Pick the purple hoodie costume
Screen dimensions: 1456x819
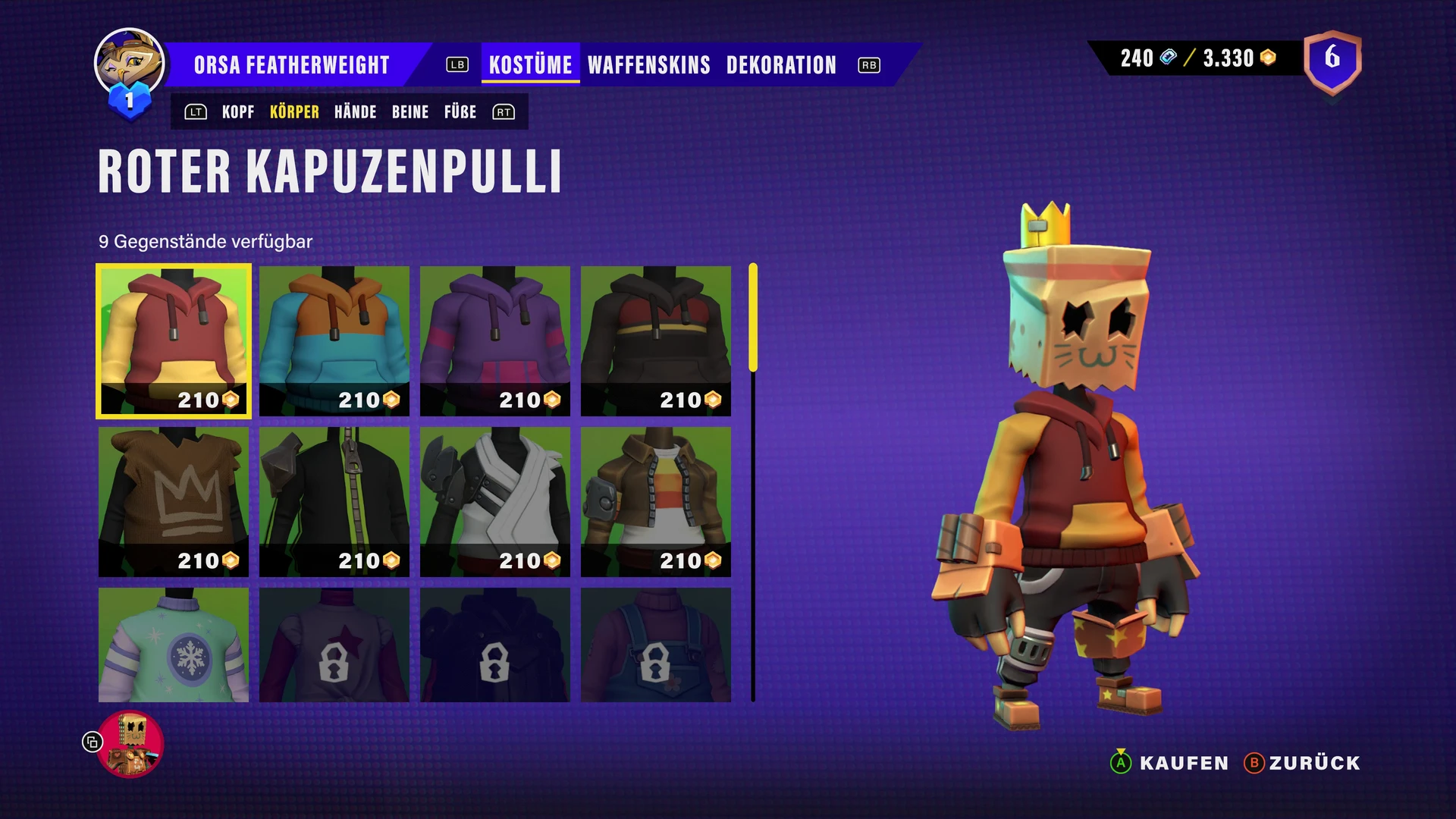pyautogui.click(x=495, y=340)
